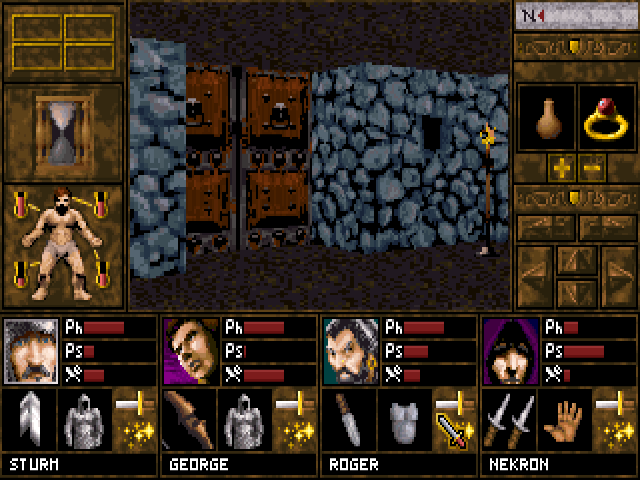
Task: Activate Roger's sword attack icon
Action: (453, 430)
